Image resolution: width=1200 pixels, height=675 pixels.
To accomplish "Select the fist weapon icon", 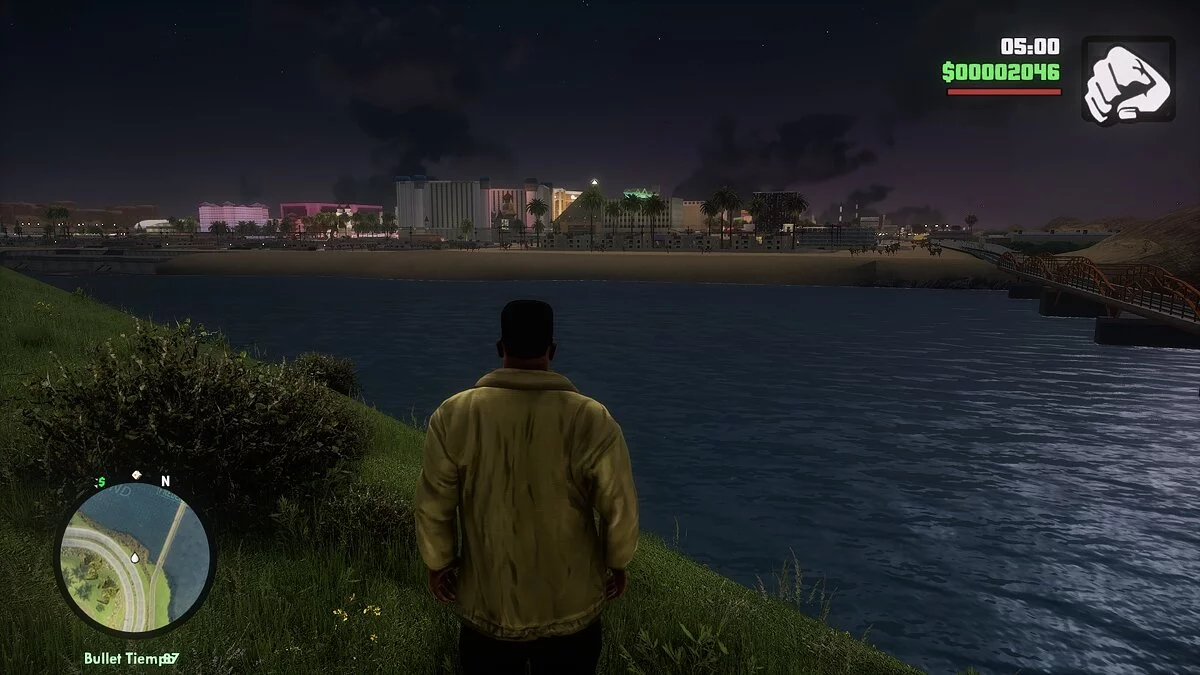I will 1128,80.
